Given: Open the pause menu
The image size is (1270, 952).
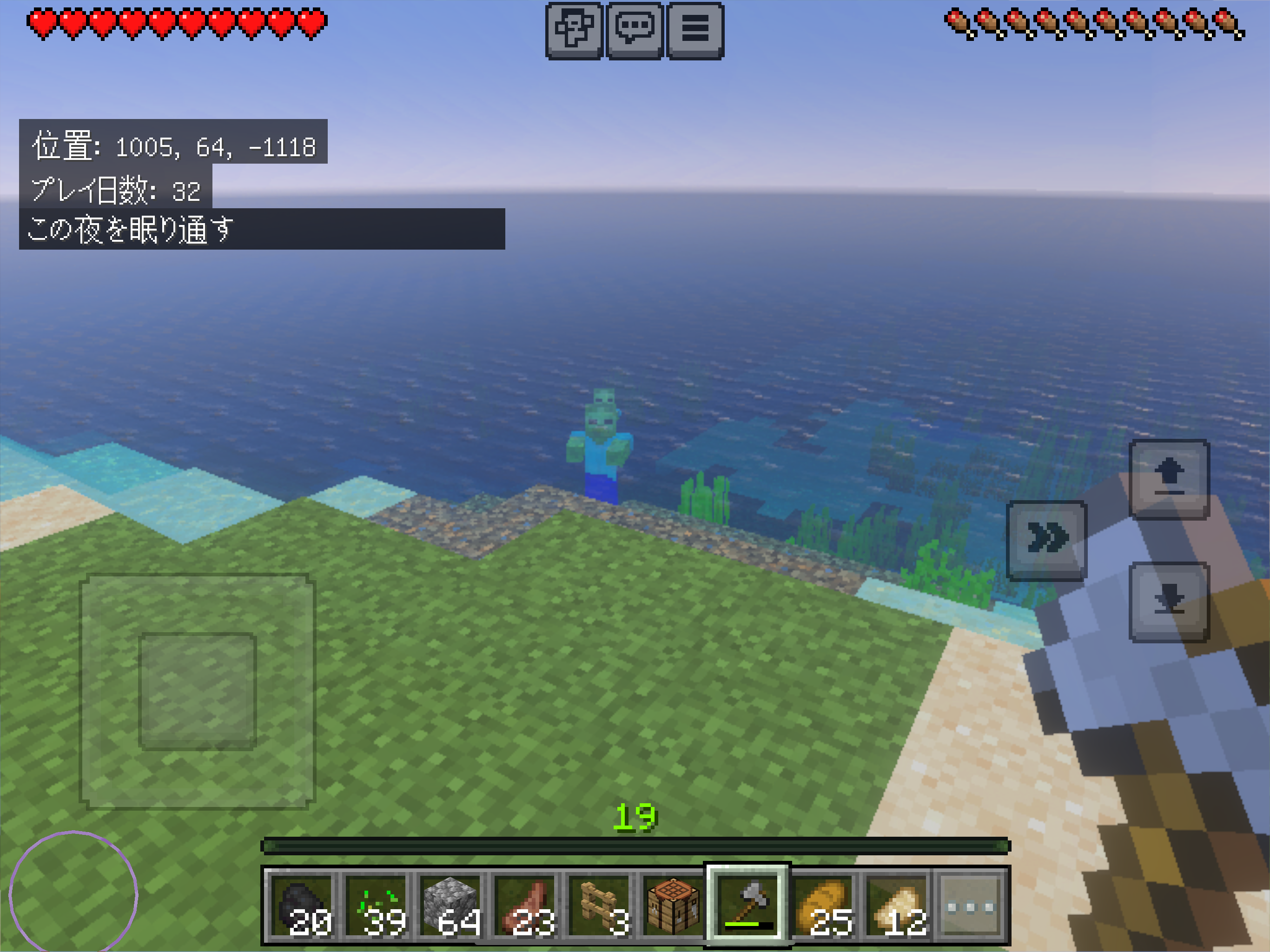Looking at the screenshot, I should click(695, 30).
